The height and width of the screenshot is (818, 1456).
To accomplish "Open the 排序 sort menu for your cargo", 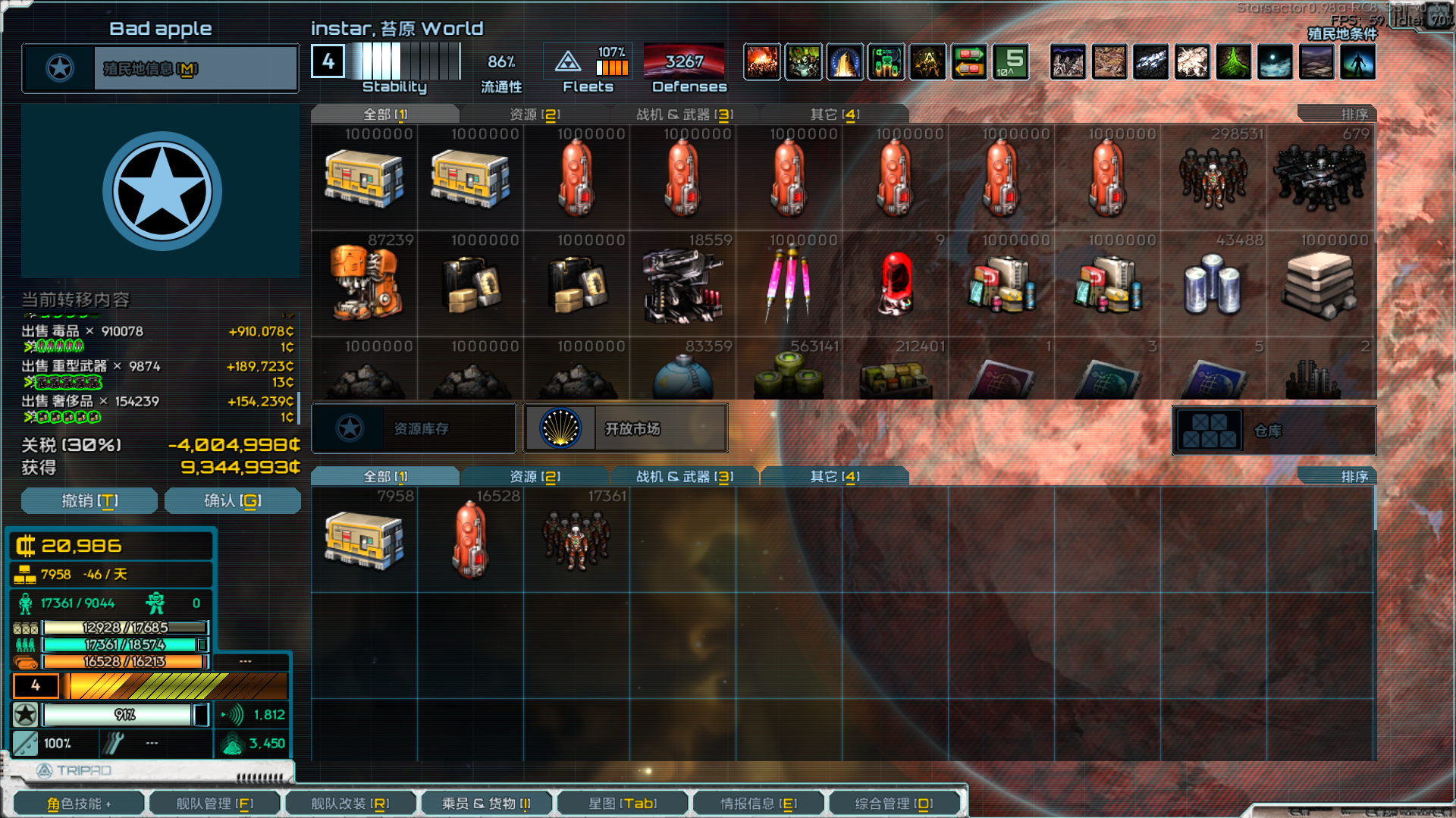I will pos(1355,476).
